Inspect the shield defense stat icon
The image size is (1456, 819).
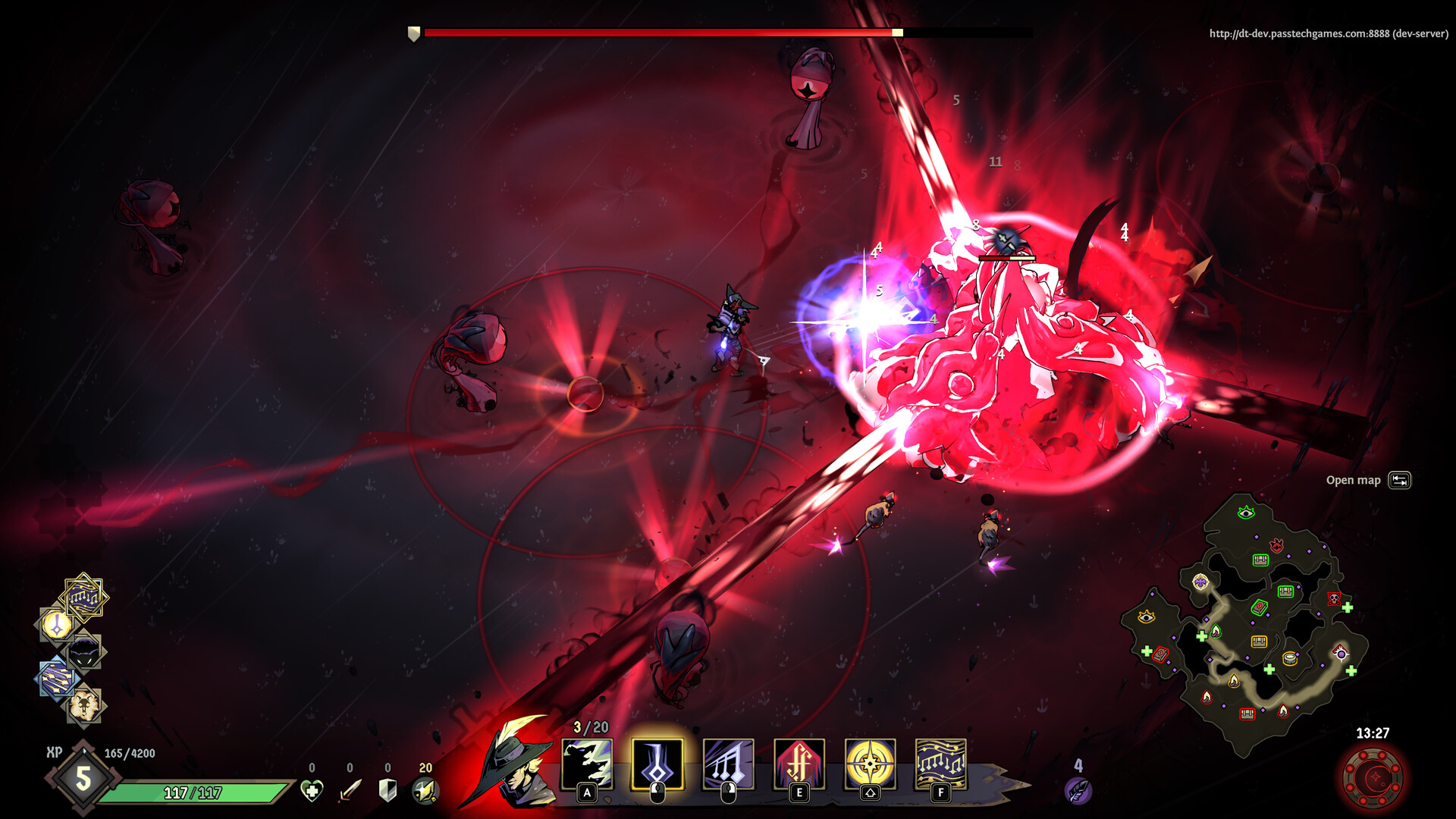(x=388, y=791)
